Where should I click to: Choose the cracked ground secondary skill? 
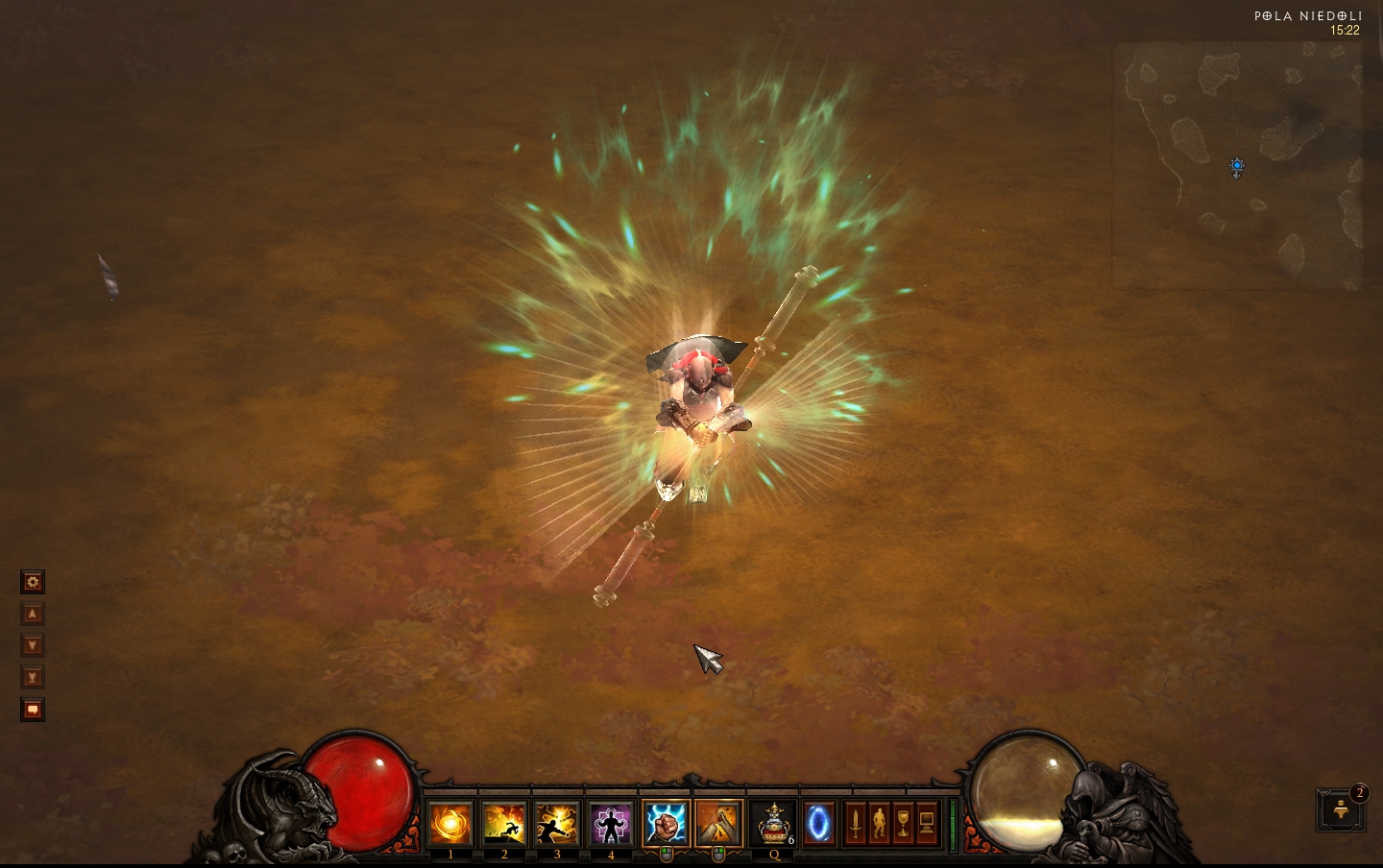click(x=718, y=824)
